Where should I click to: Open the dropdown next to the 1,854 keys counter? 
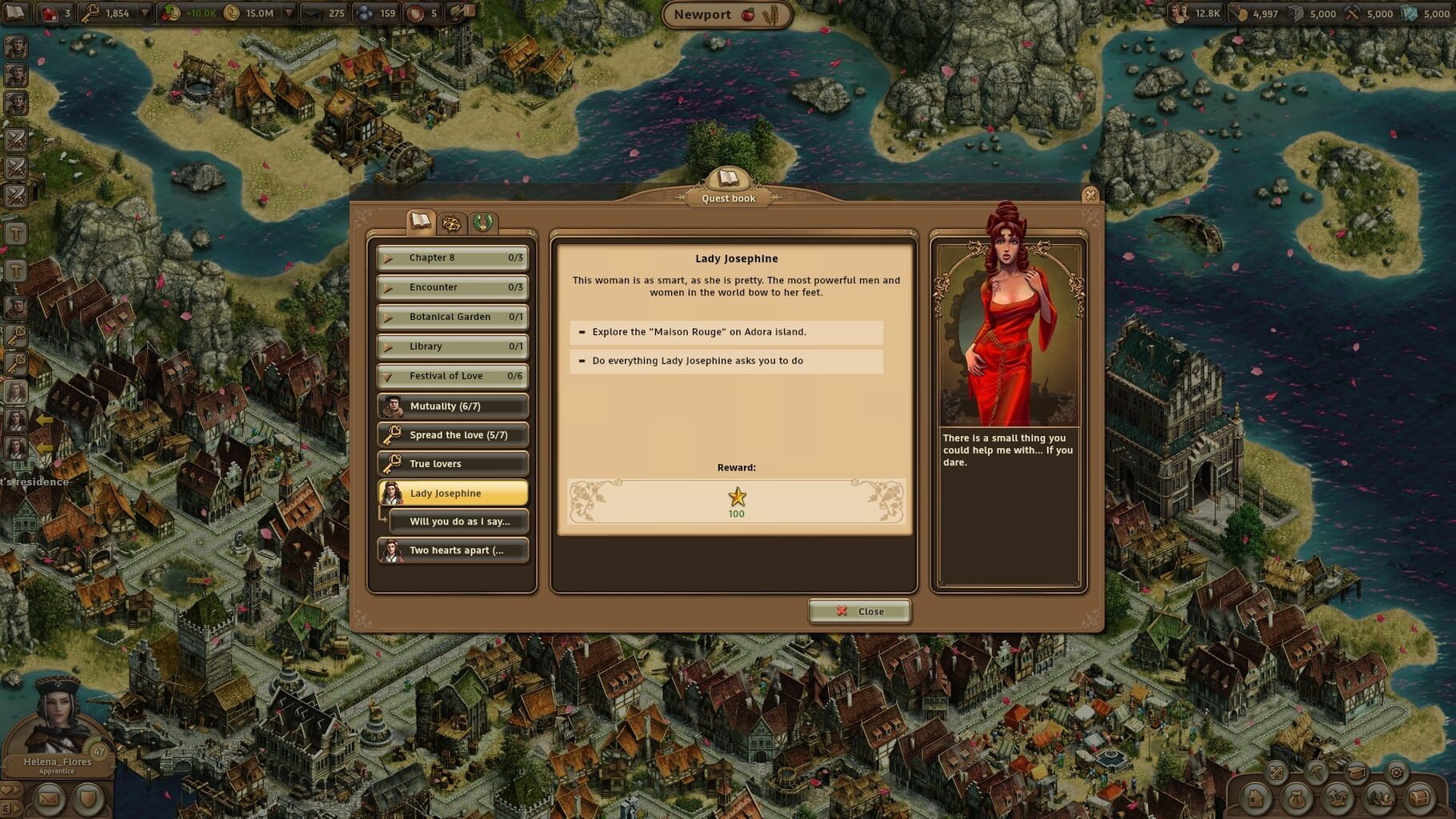(x=145, y=14)
